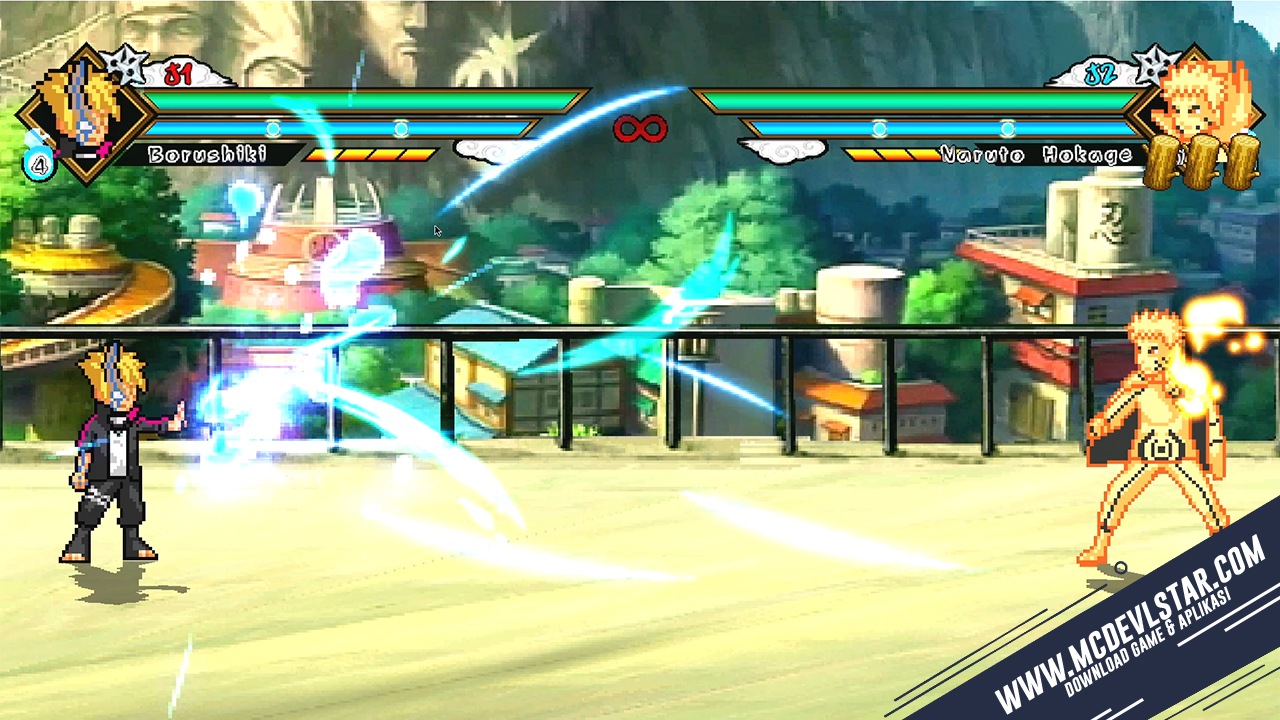The height and width of the screenshot is (720, 1280).
Task: Select the Naruto Hokage nameplate
Action: point(1035,153)
